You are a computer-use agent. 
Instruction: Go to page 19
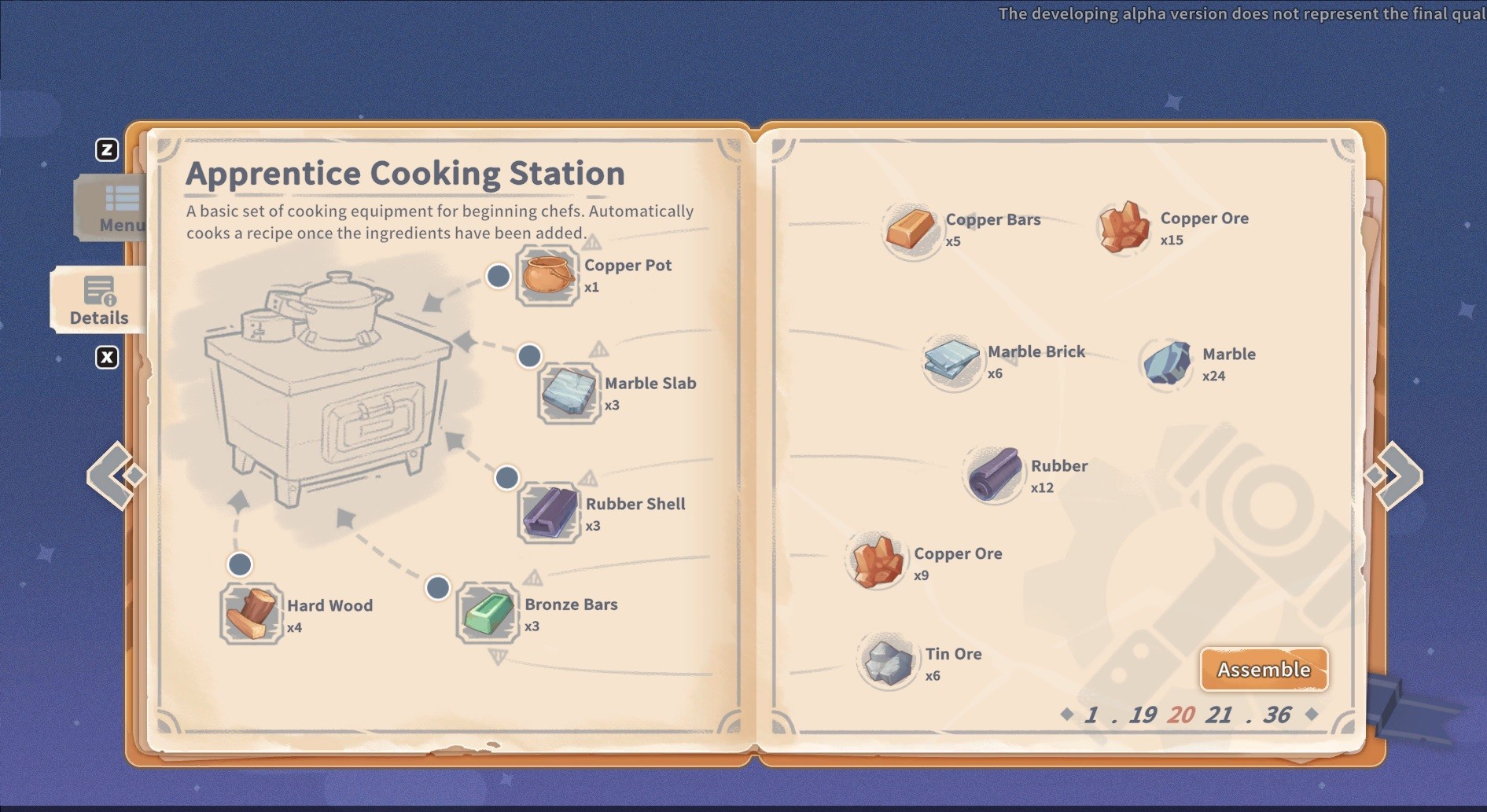tap(1142, 715)
